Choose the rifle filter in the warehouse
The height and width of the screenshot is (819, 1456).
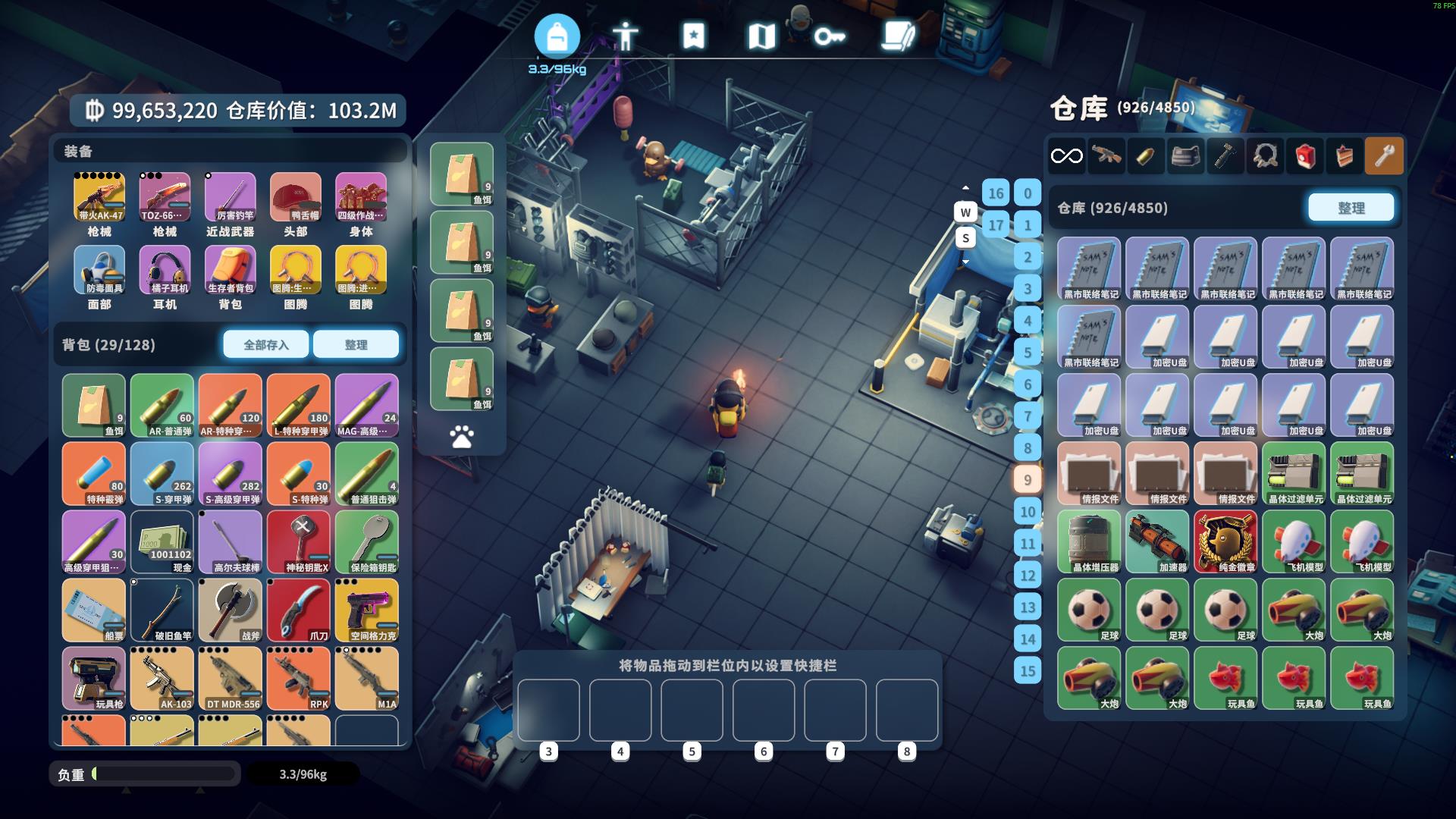coord(1106,156)
